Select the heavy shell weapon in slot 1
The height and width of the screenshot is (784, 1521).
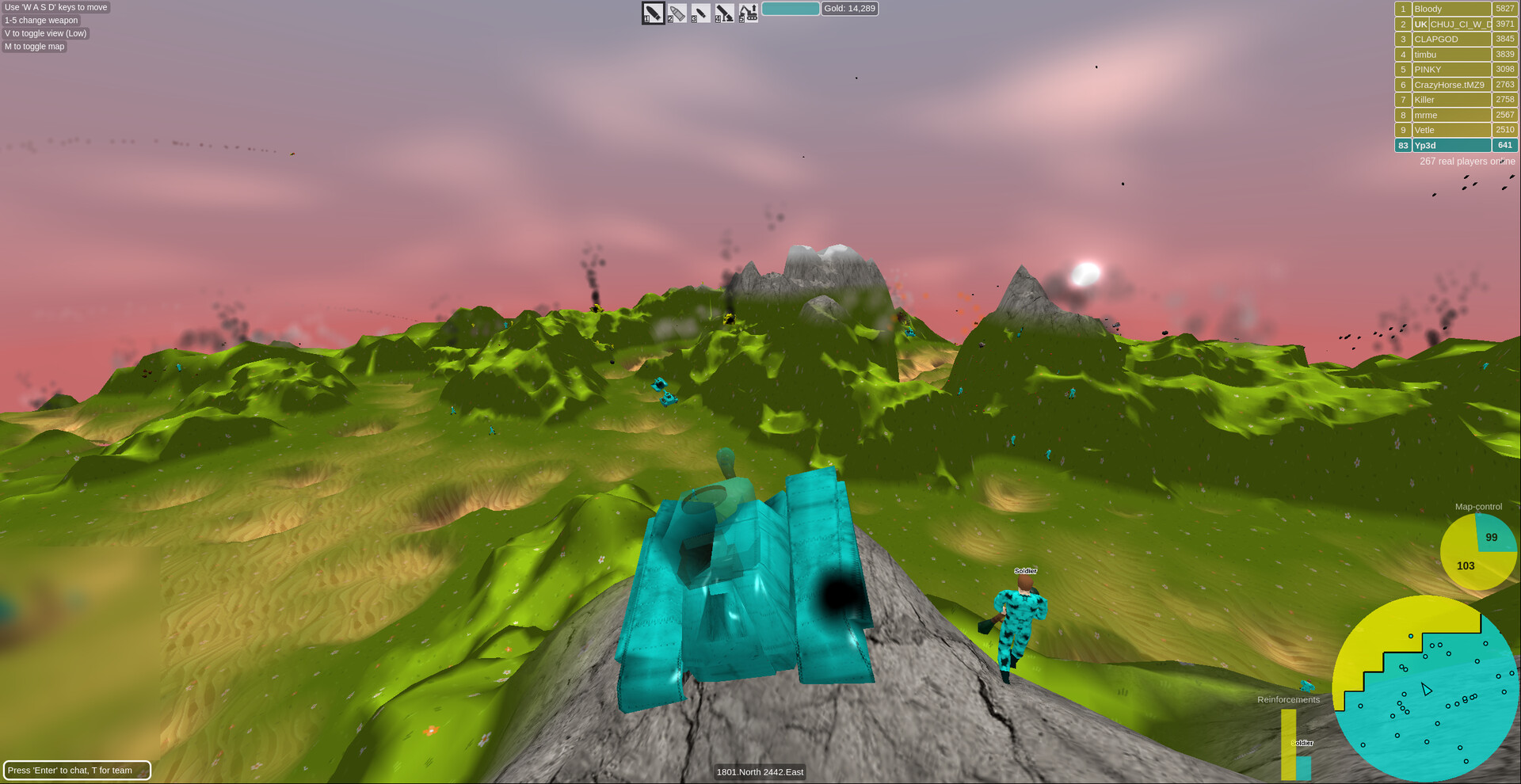652,13
